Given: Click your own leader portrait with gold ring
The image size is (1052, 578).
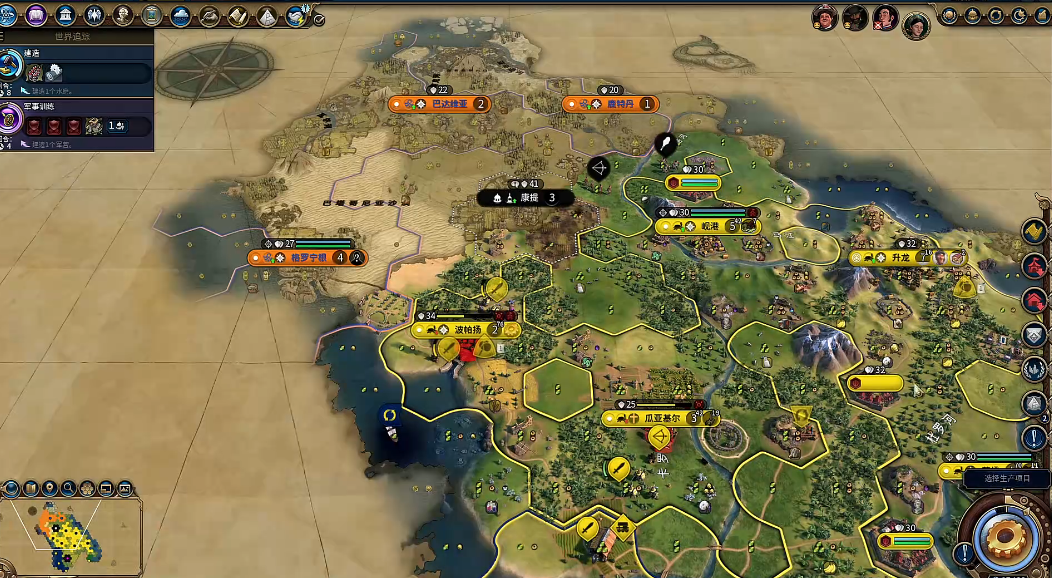Looking at the screenshot, I should pos(915,25).
